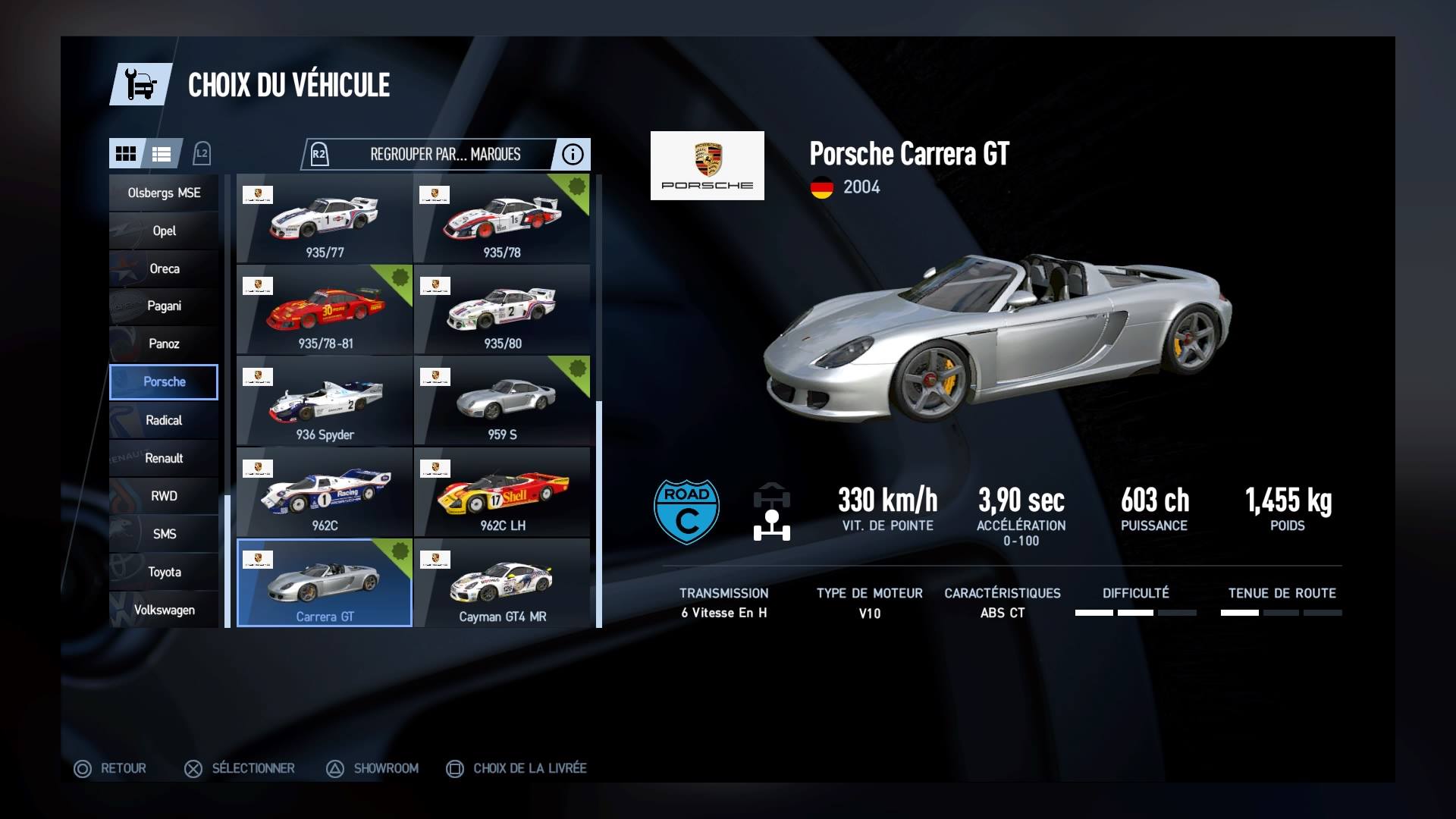Select the Porsche 959 S tile
The width and height of the screenshot is (1456, 819).
coord(501,401)
